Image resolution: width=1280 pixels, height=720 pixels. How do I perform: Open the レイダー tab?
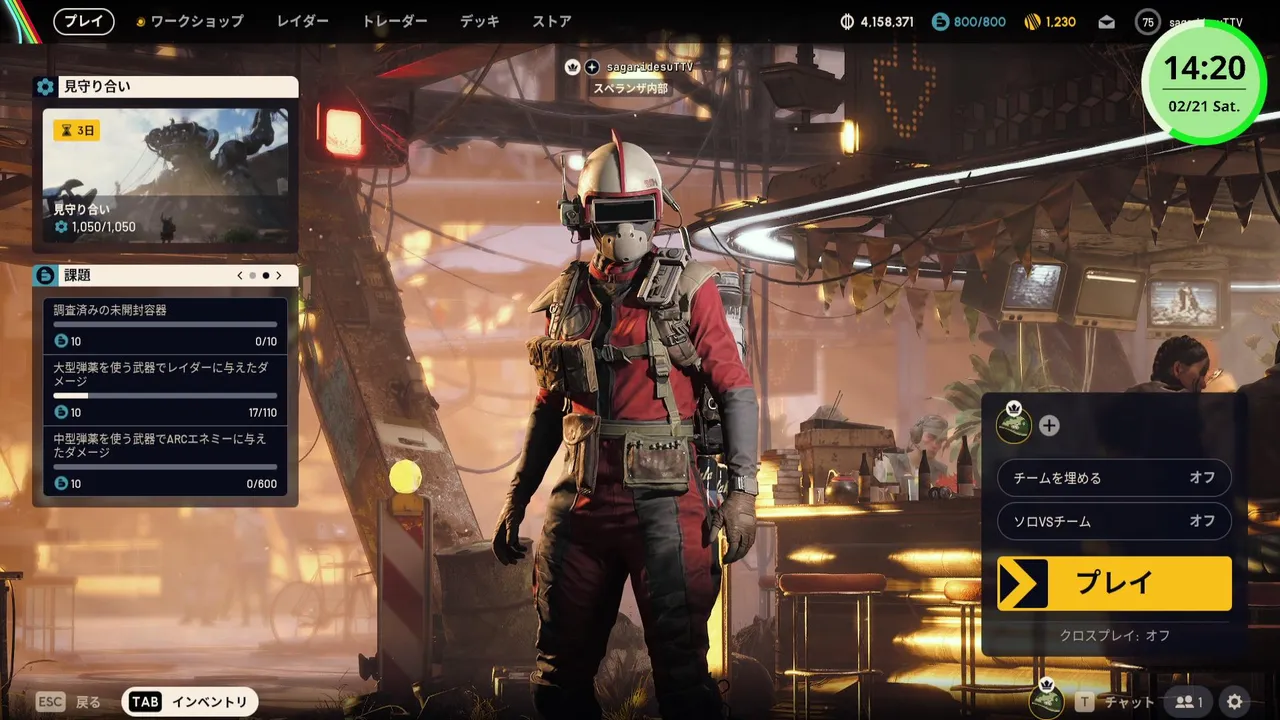pyautogui.click(x=302, y=21)
